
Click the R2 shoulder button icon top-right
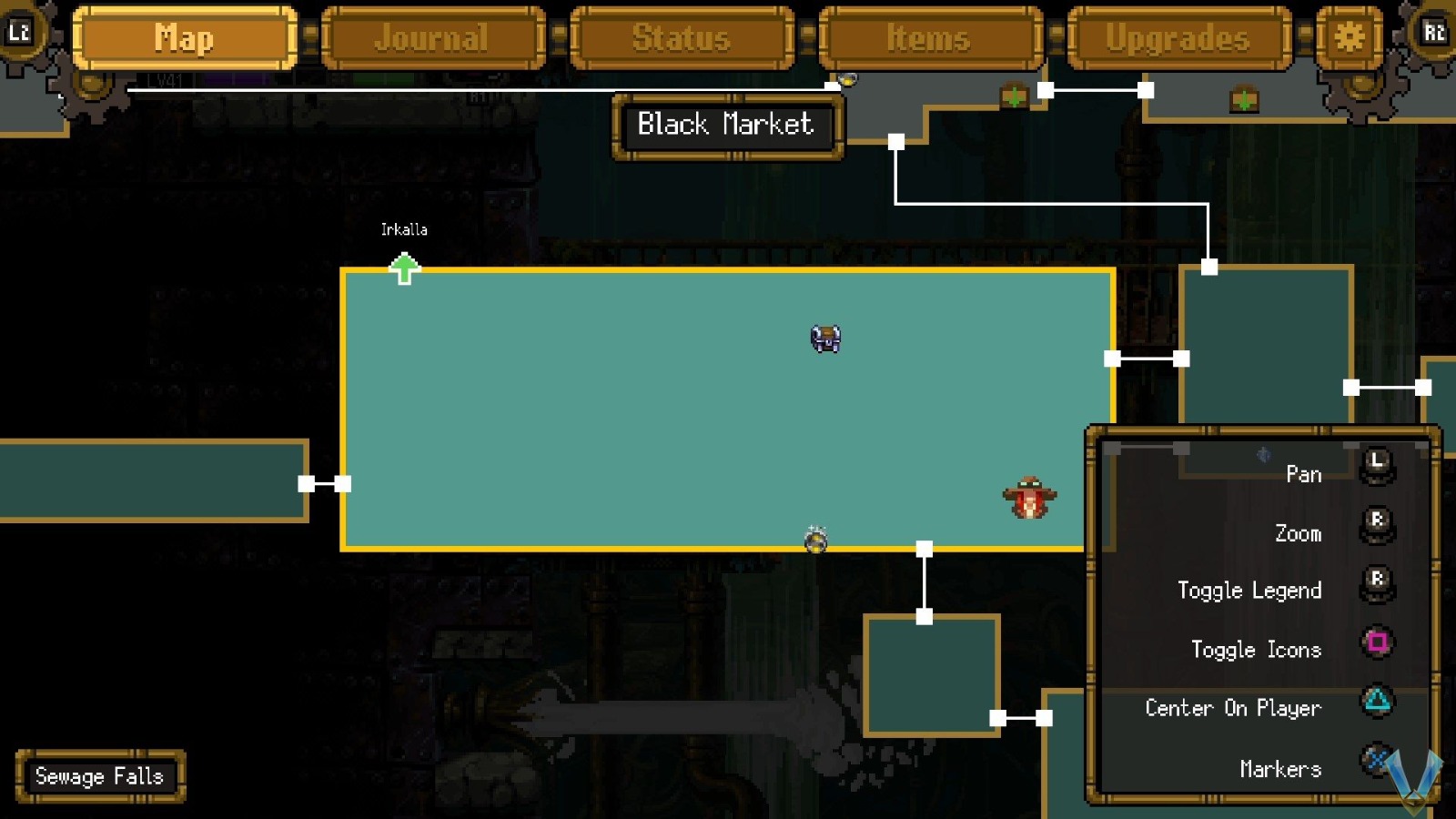1436,30
